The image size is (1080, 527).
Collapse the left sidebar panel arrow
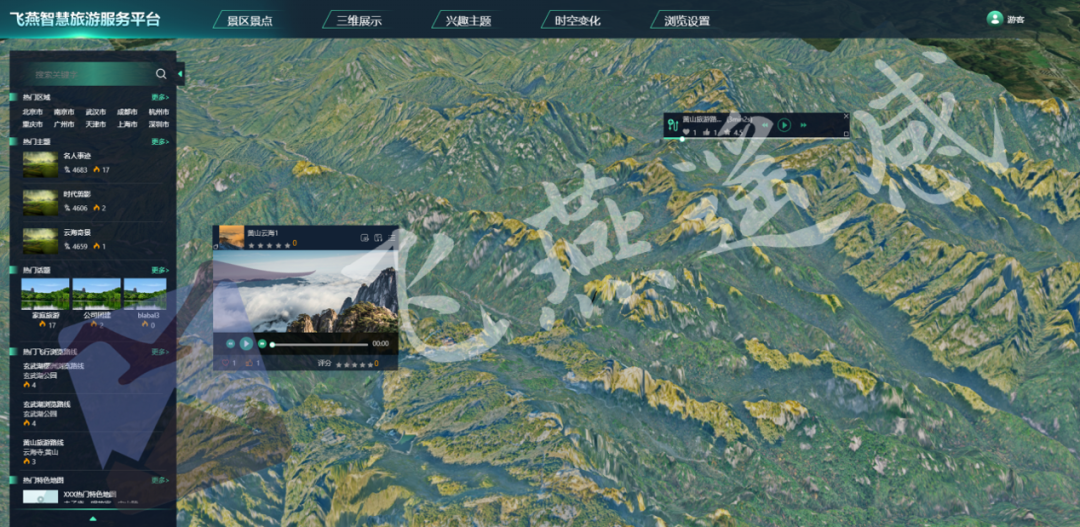180,74
